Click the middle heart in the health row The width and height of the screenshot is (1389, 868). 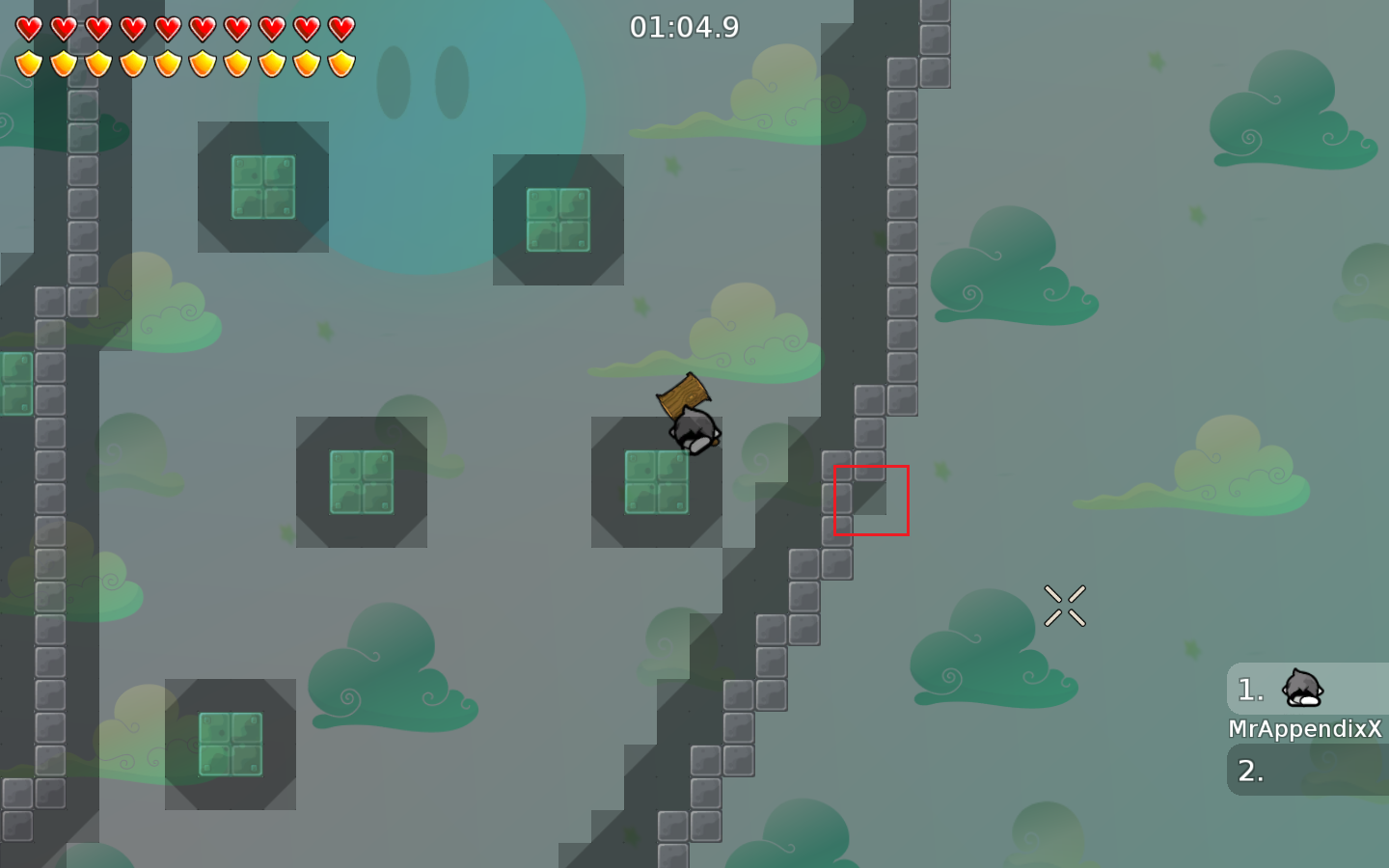point(168,27)
